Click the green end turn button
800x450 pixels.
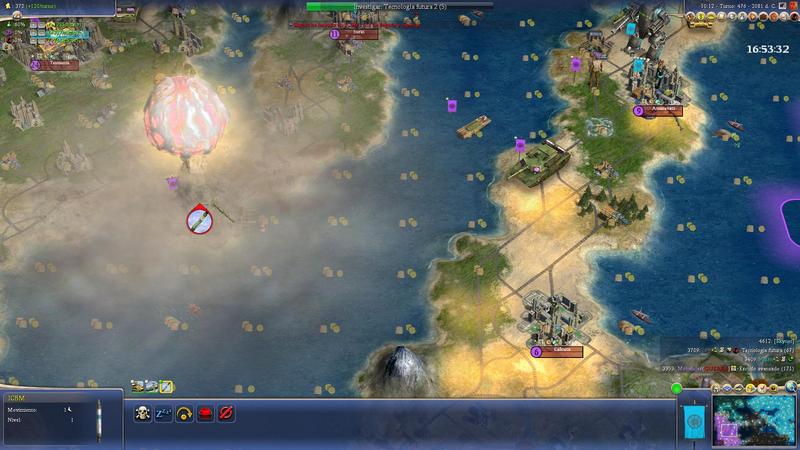point(677,388)
